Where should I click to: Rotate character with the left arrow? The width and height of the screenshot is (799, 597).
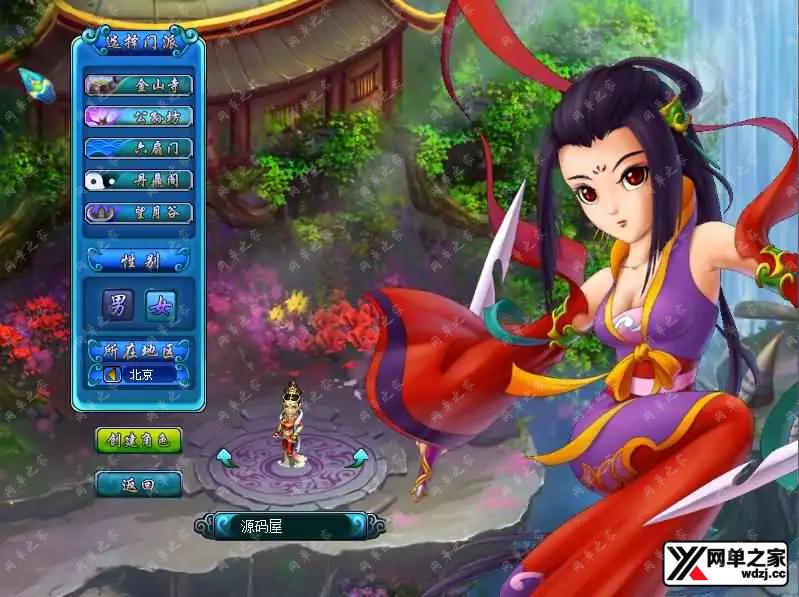pos(224,458)
